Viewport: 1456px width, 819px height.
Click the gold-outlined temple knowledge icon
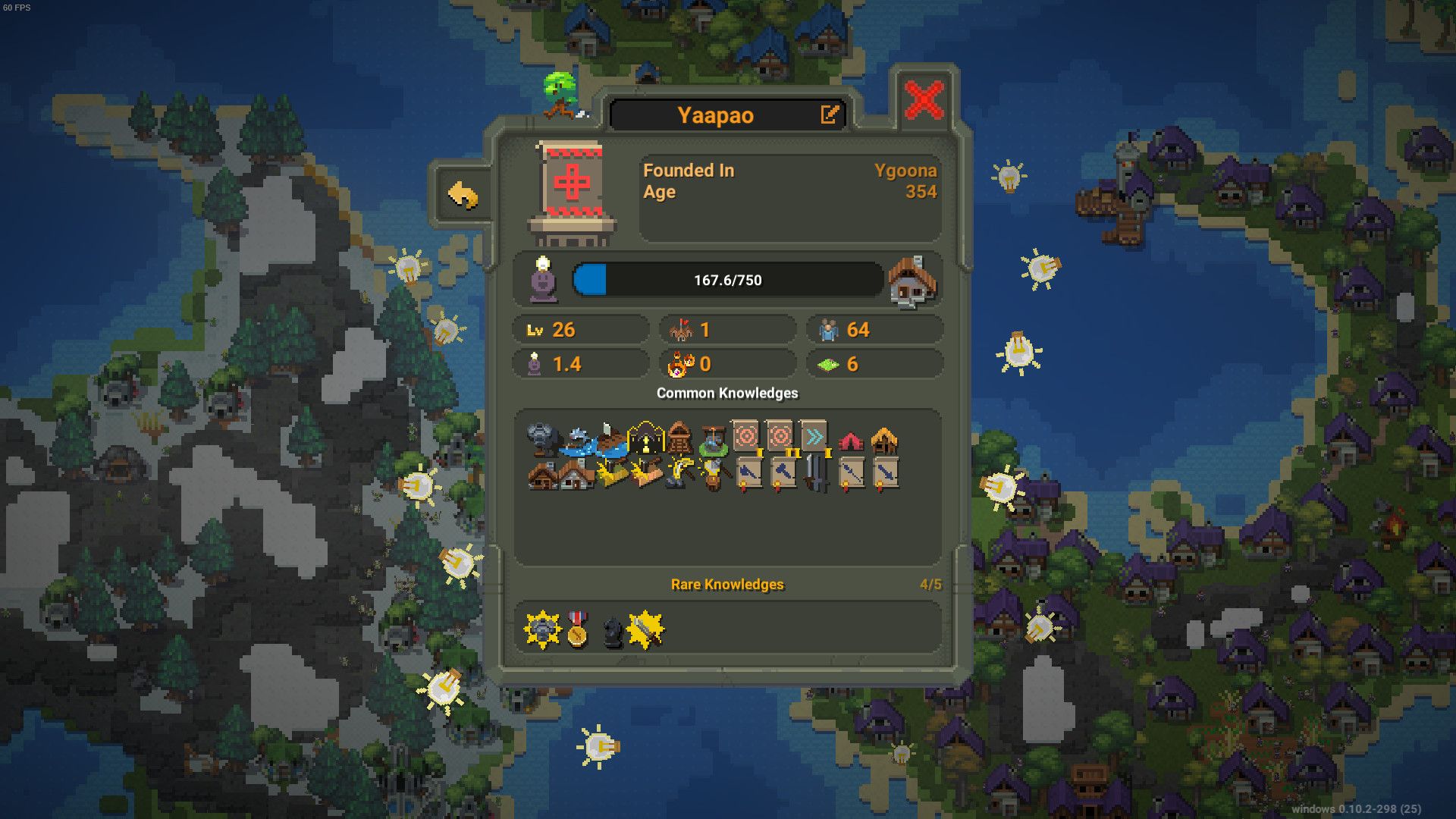tap(645, 438)
